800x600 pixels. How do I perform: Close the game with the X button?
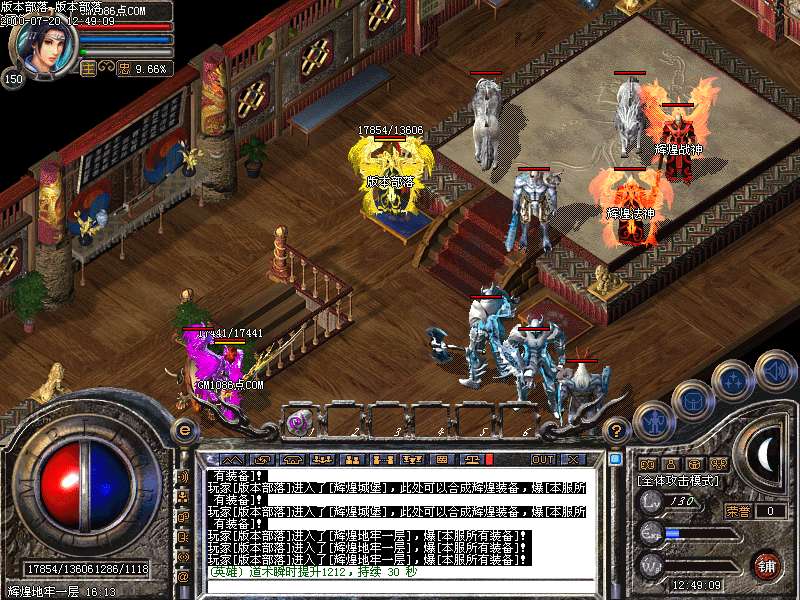(573, 459)
